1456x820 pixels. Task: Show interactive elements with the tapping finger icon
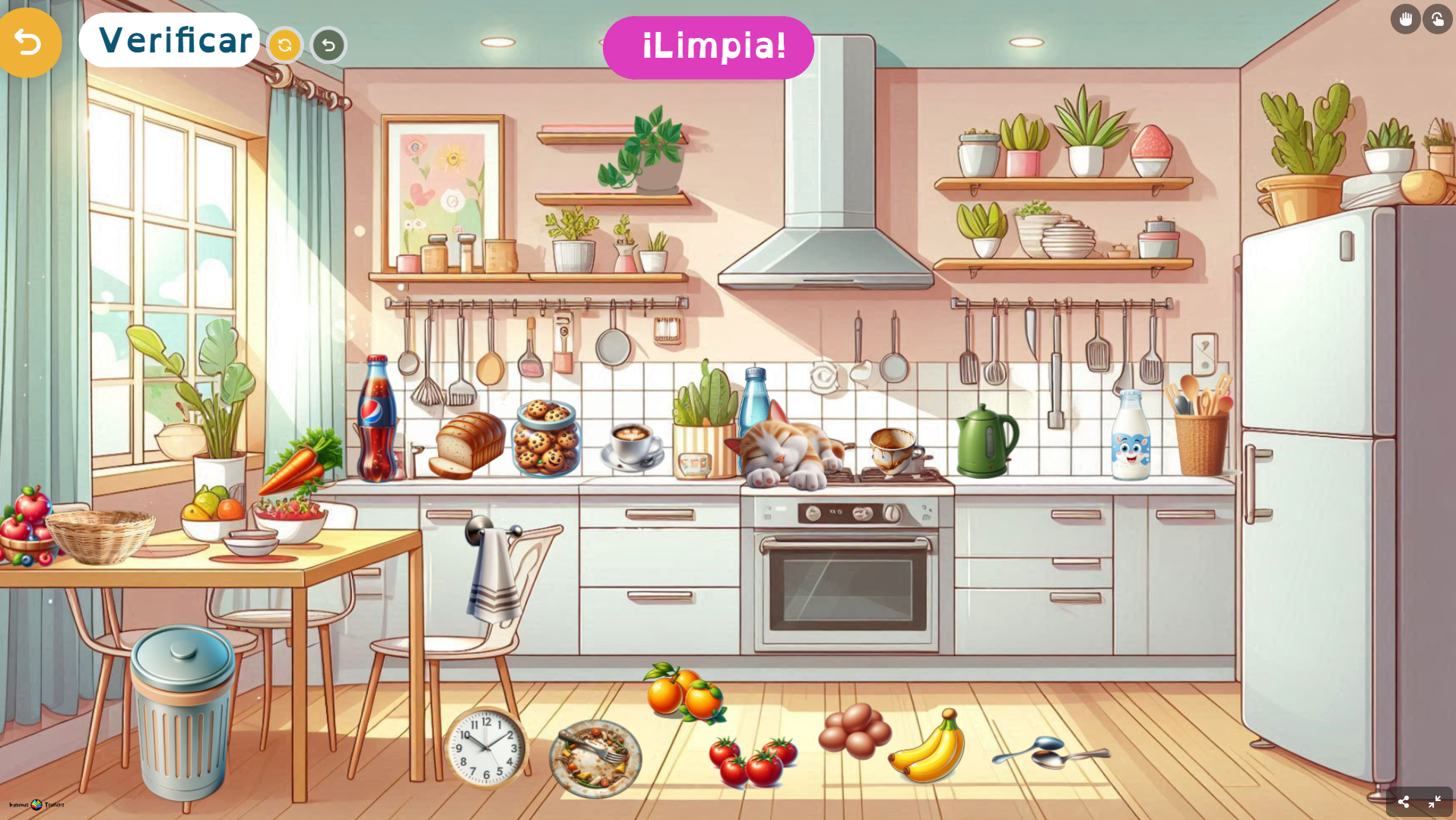[x=1437, y=19]
